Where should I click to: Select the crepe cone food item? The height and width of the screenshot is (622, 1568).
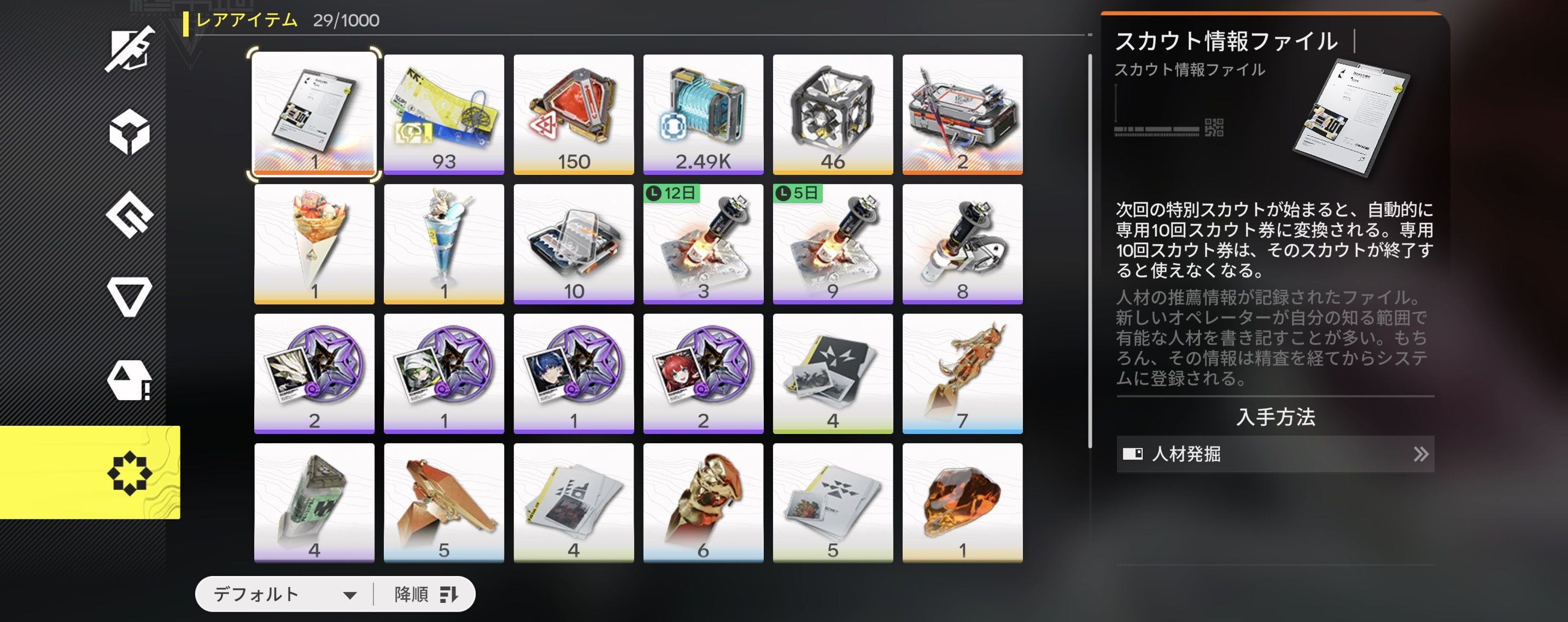(x=314, y=243)
